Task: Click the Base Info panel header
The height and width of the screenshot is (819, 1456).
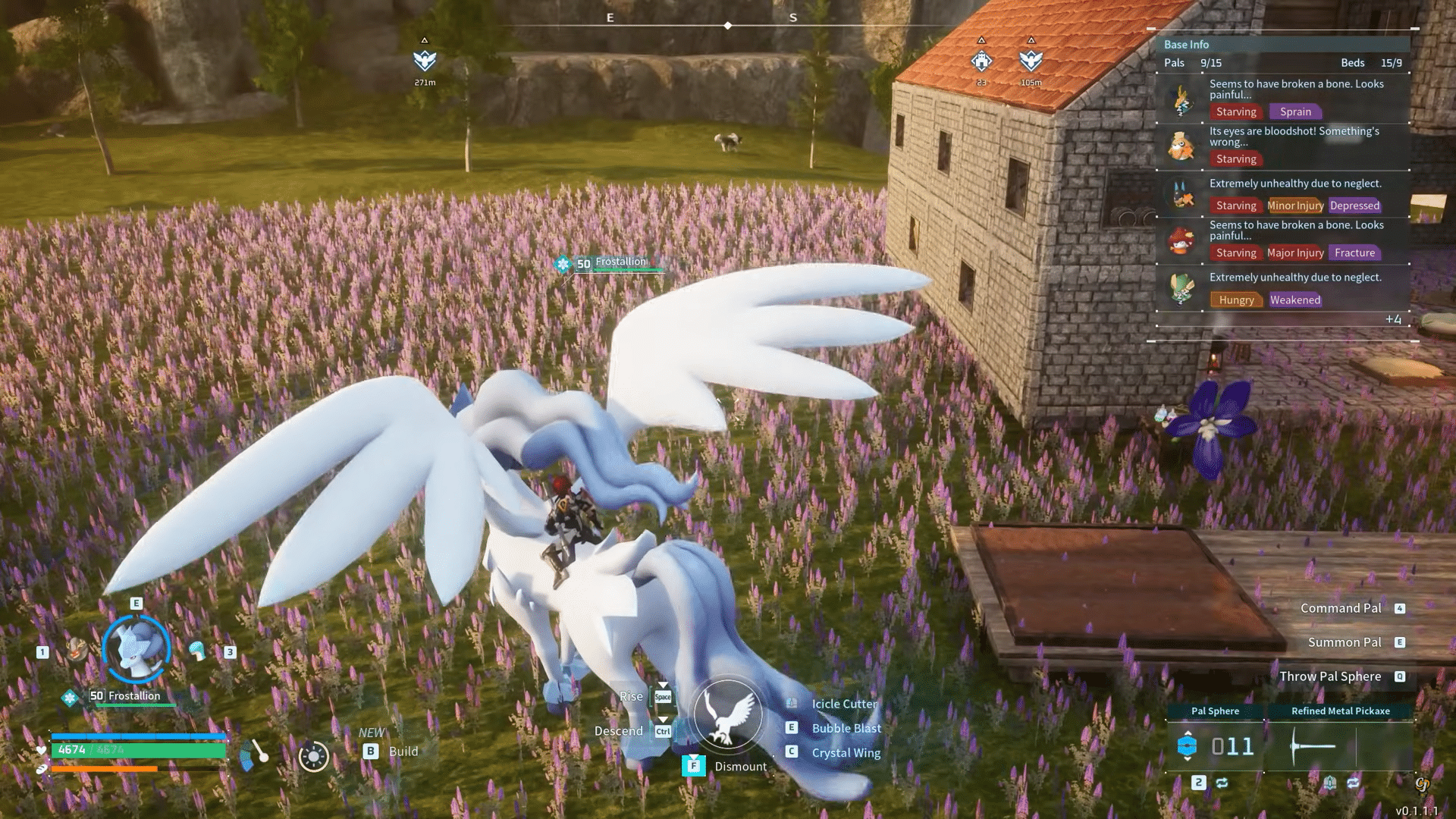Action: [x=1186, y=44]
